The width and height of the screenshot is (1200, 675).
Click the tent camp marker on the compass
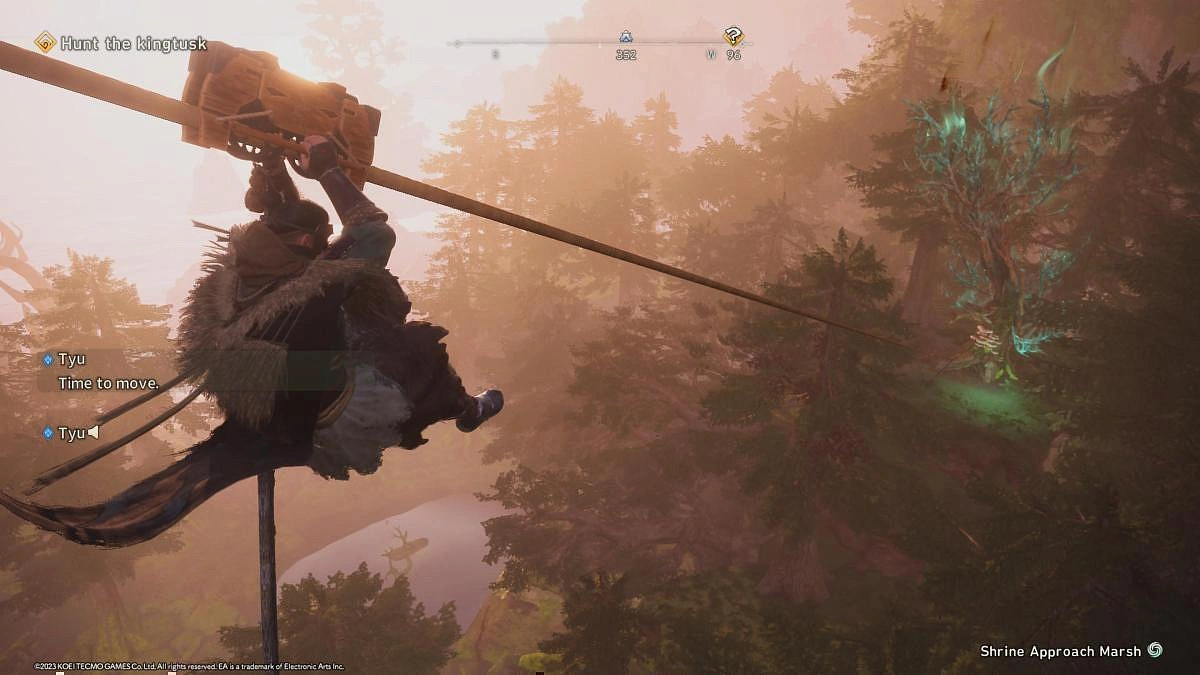[x=626, y=38]
